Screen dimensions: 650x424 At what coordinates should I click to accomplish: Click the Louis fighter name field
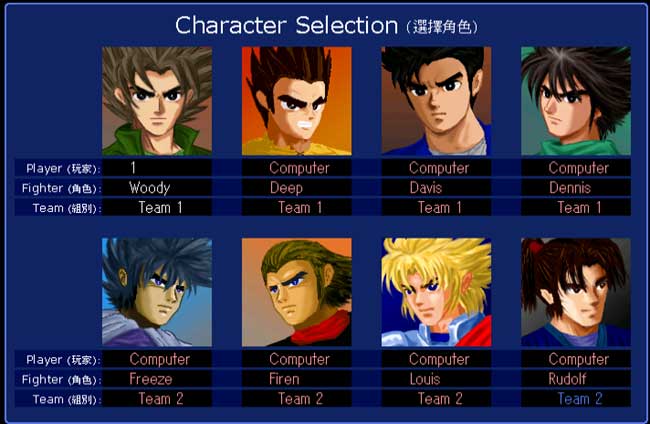pos(436,379)
